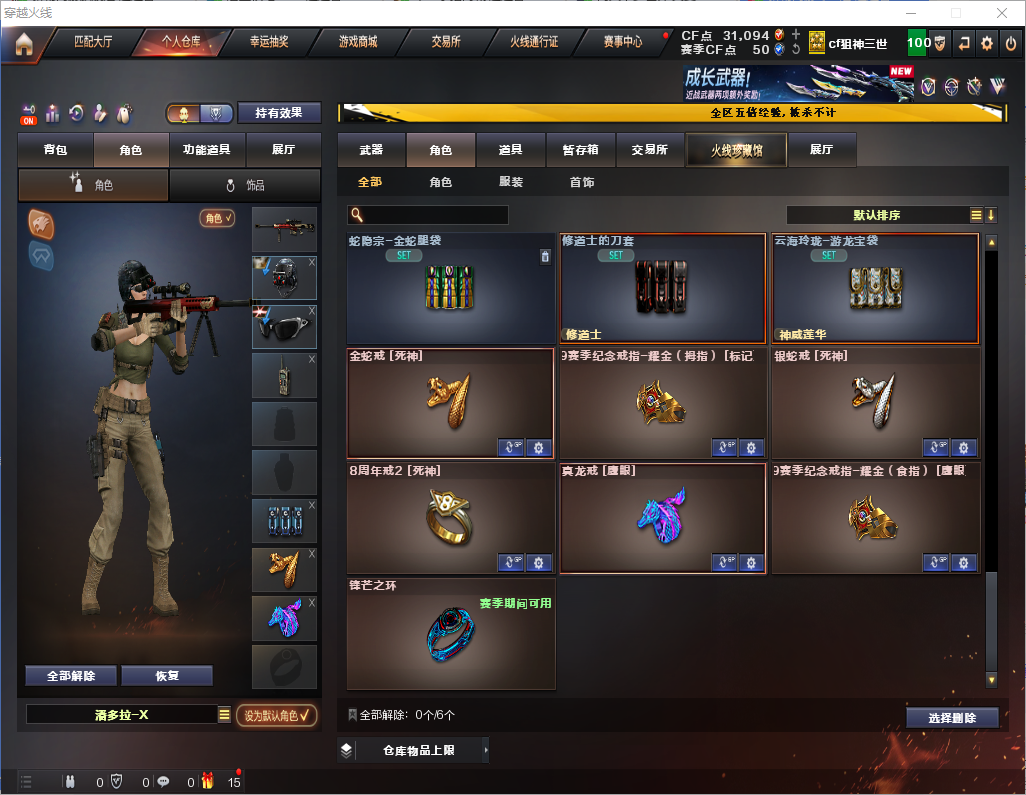Image resolution: width=1026 pixels, height=795 pixels.
Task: Open the 游戏商城 game shop
Action: (x=358, y=42)
